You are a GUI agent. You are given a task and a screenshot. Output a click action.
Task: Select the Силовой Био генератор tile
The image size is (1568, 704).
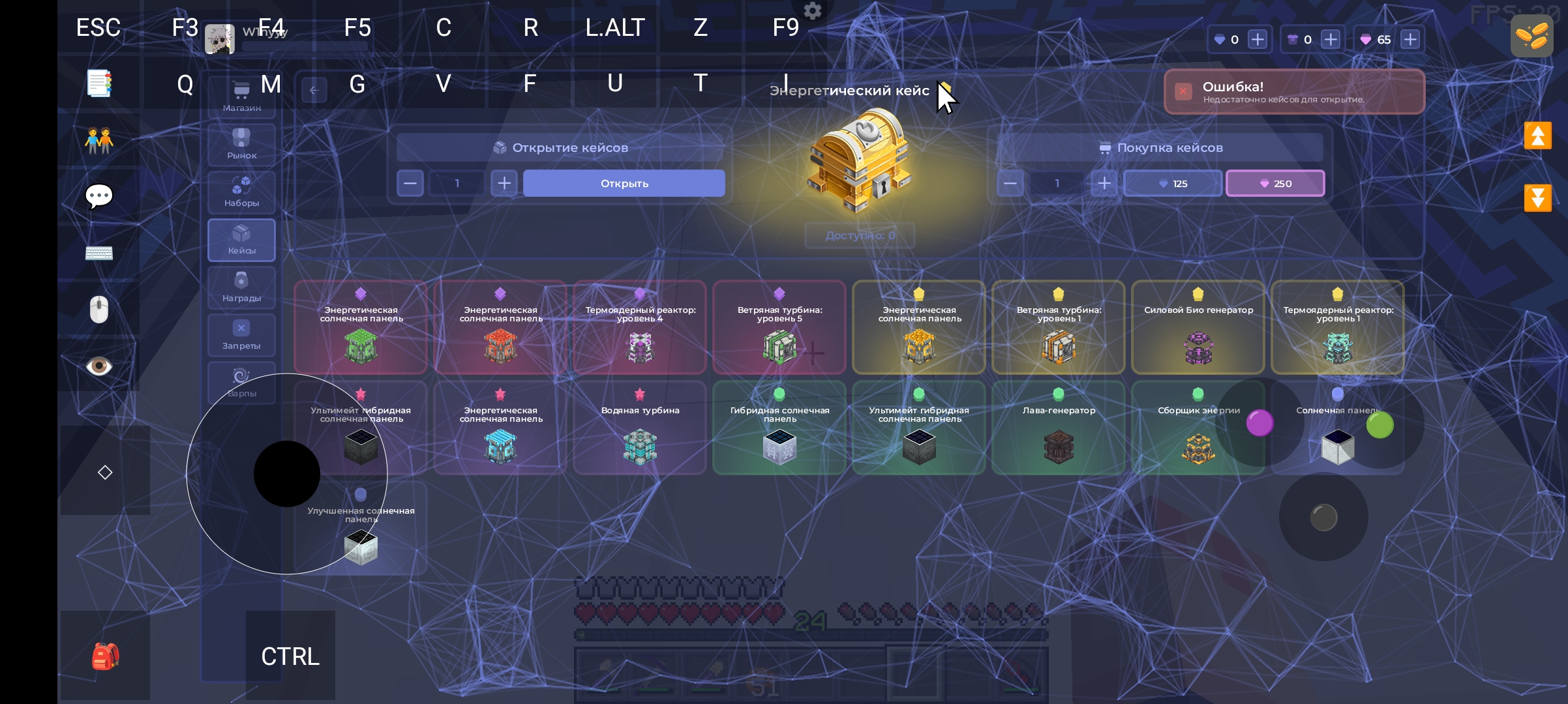pos(1198,327)
